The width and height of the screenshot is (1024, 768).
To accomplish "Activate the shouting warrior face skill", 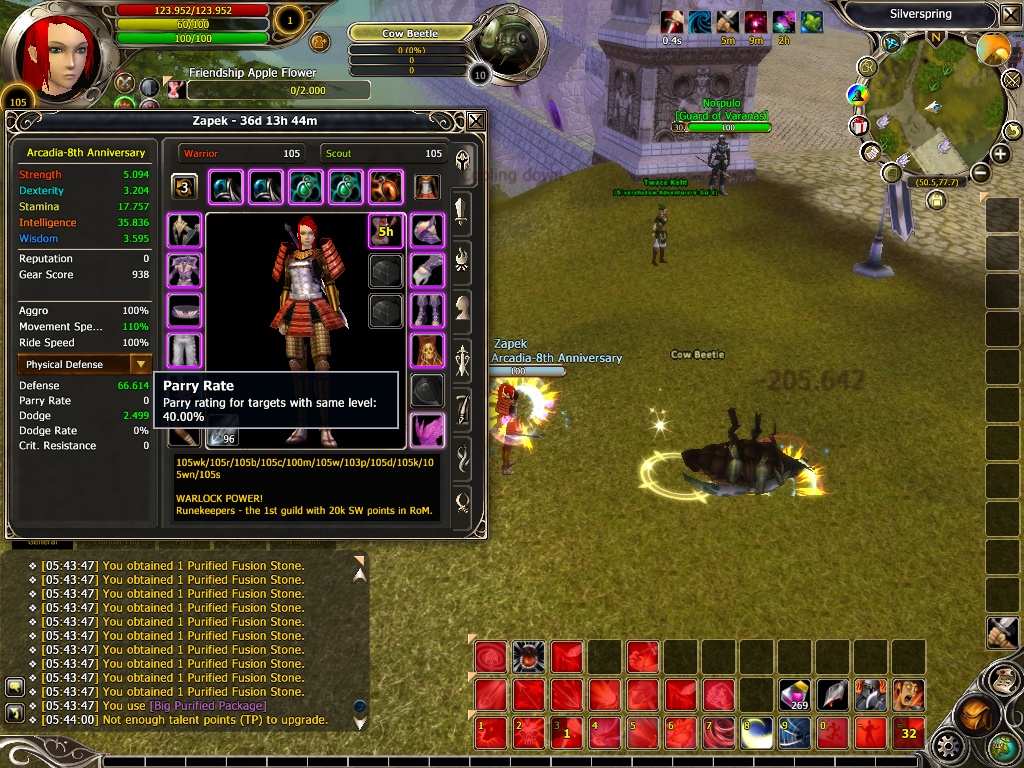I will 908,695.
